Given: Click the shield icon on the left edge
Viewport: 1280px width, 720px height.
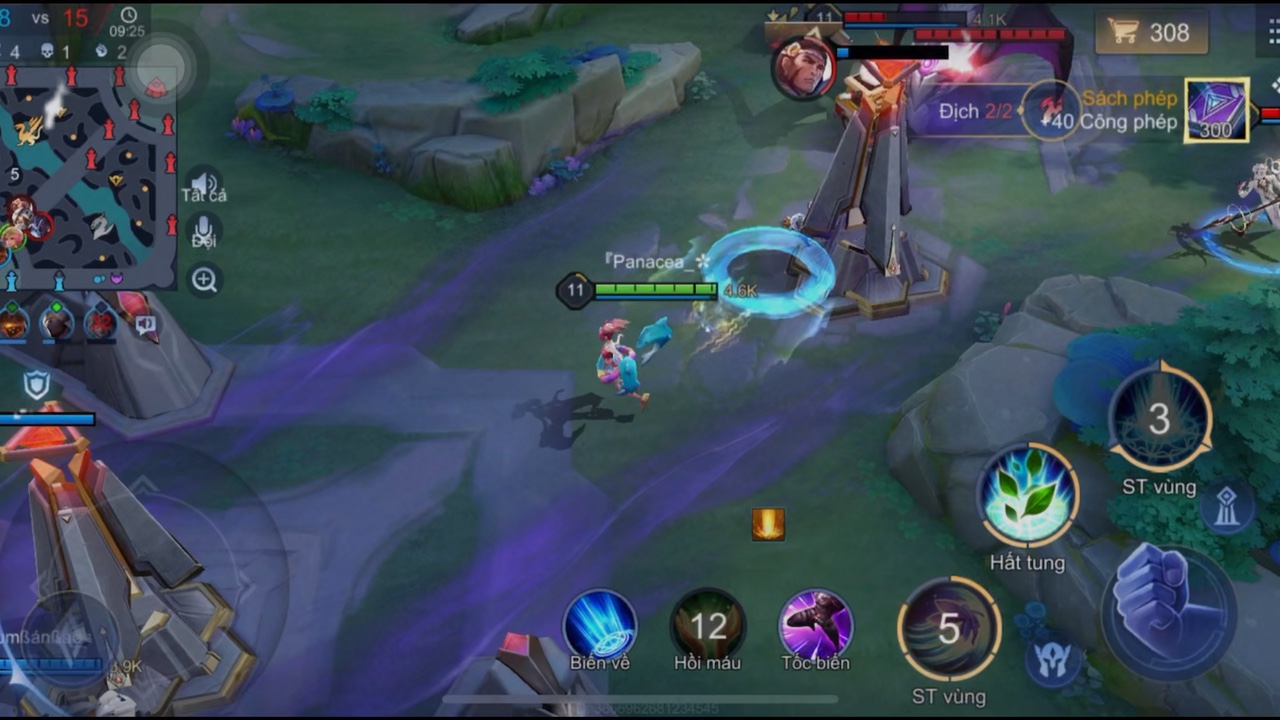Looking at the screenshot, I should [x=37, y=384].
